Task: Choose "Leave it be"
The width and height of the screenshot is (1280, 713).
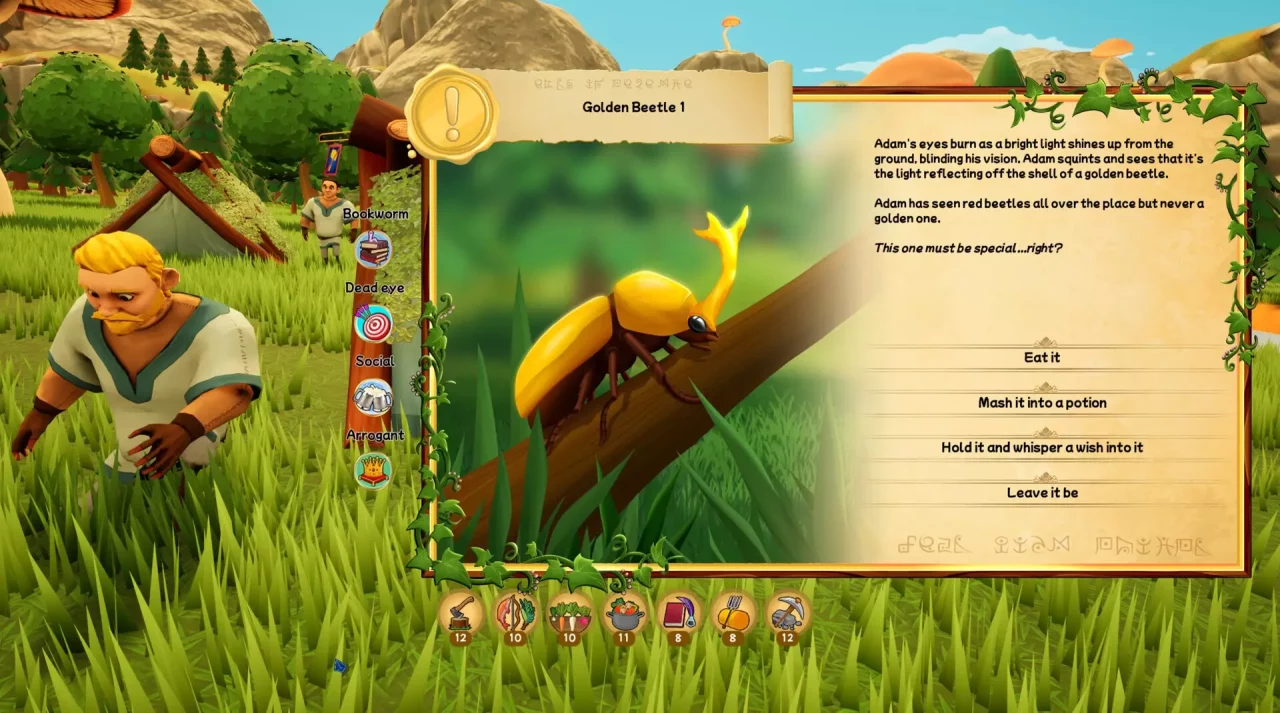Action: (x=1042, y=493)
